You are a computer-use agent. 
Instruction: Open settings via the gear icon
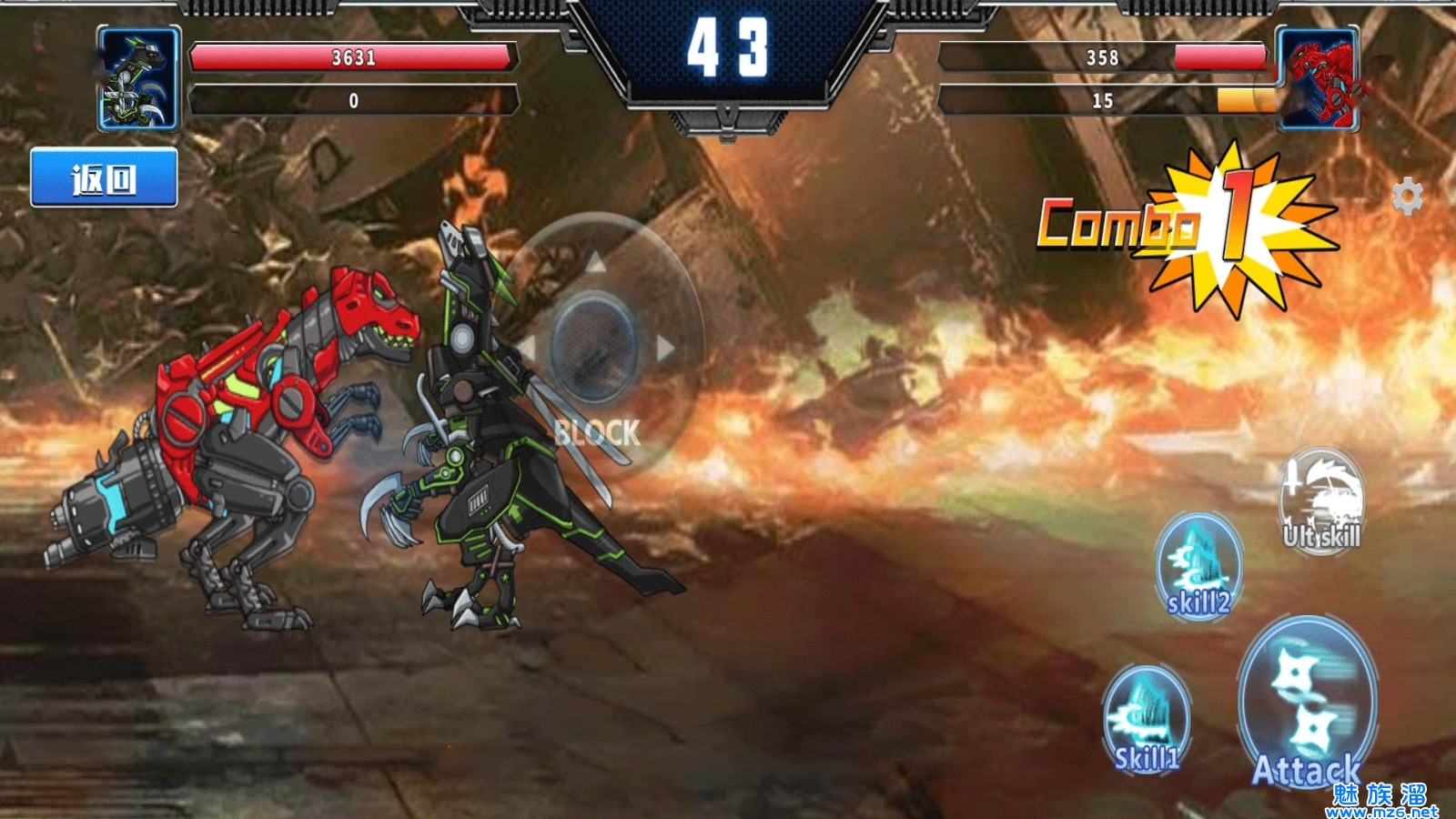click(1407, 196)
